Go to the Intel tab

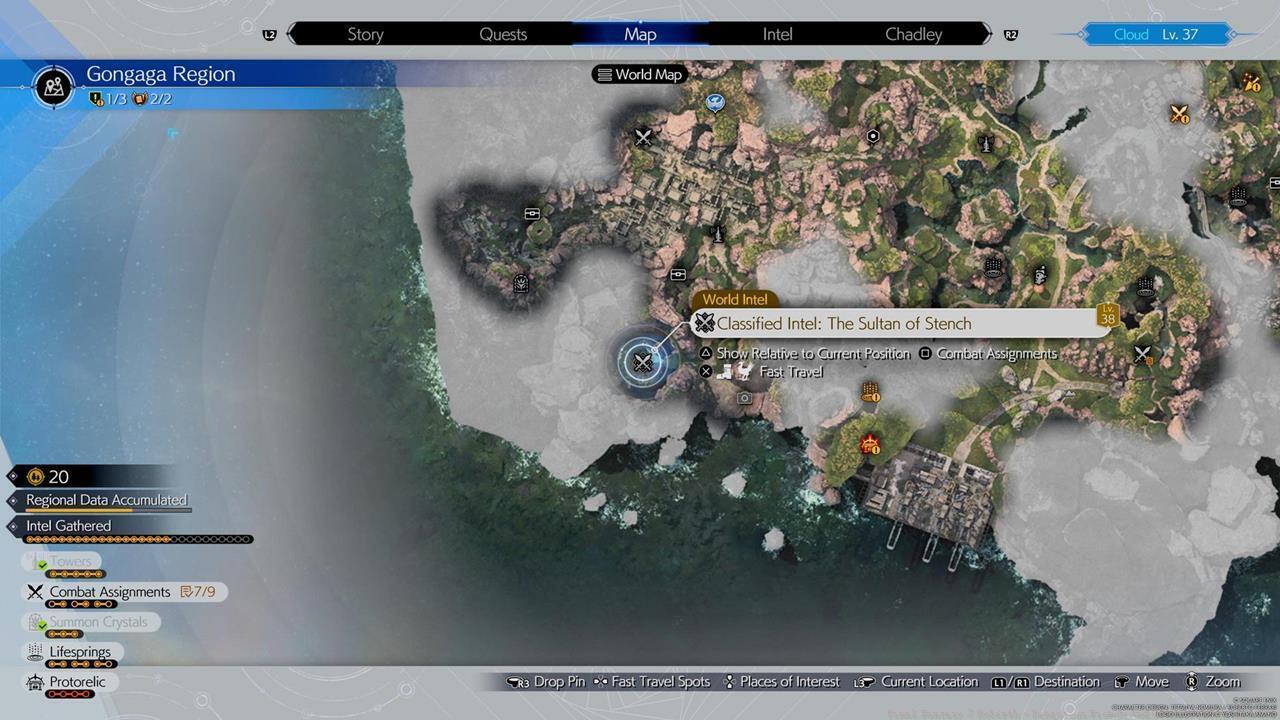[x=777, y=34]
